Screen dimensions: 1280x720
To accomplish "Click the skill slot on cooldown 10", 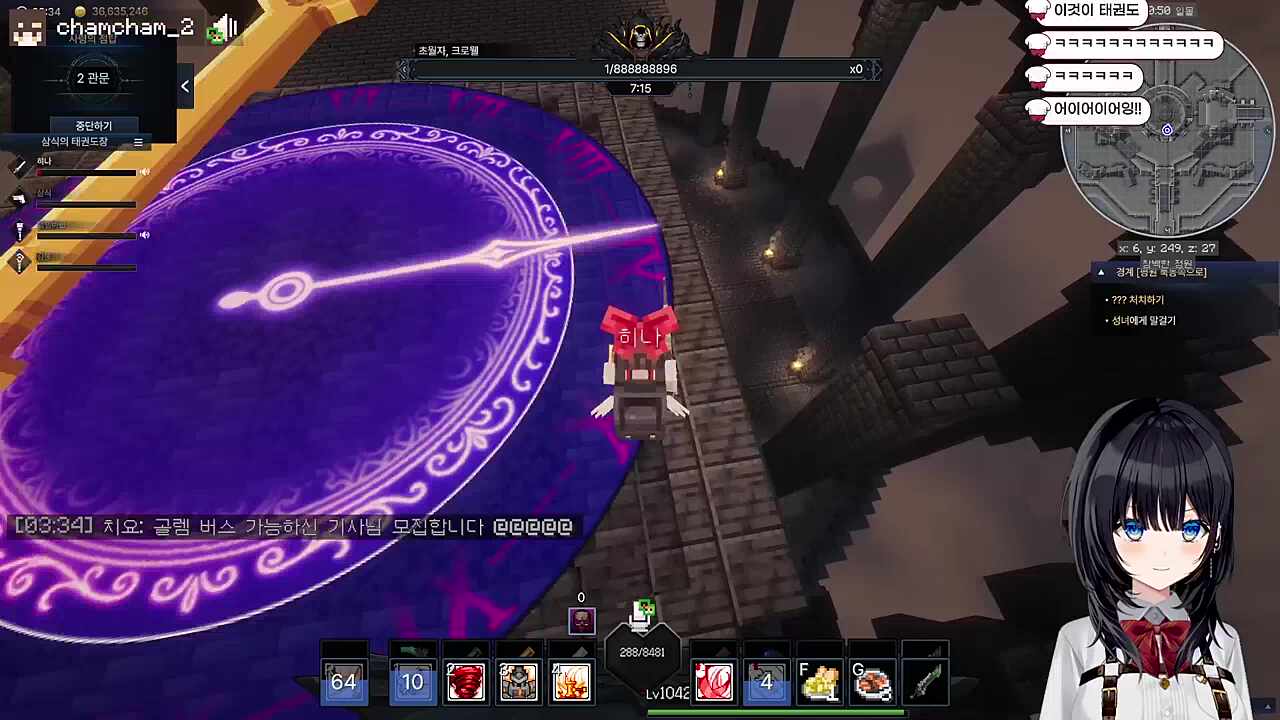I will point(412,682).
